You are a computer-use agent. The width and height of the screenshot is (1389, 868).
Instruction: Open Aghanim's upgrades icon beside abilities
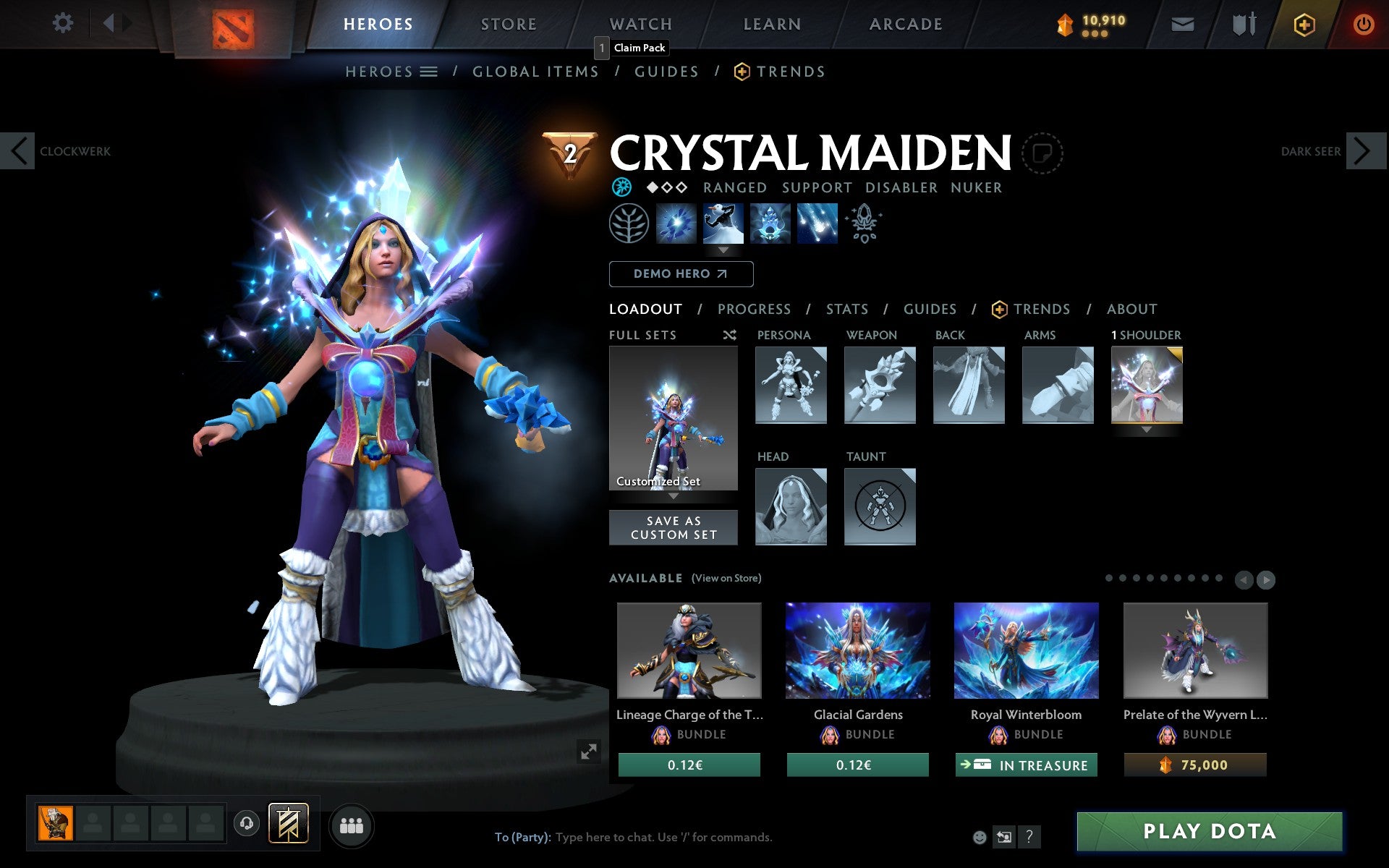coord(865,224)
